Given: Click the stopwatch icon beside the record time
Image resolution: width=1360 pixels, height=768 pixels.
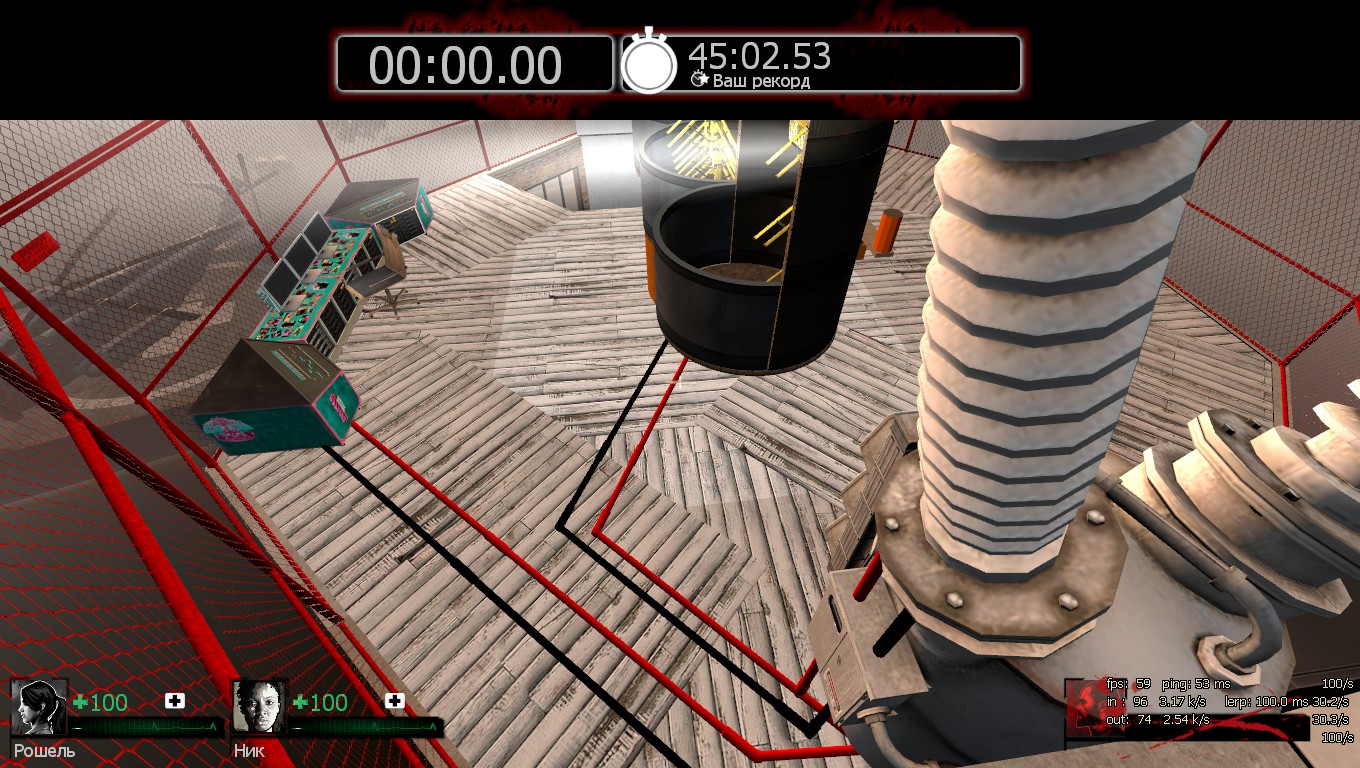Looking at the screenshot, I should (649, 63).
